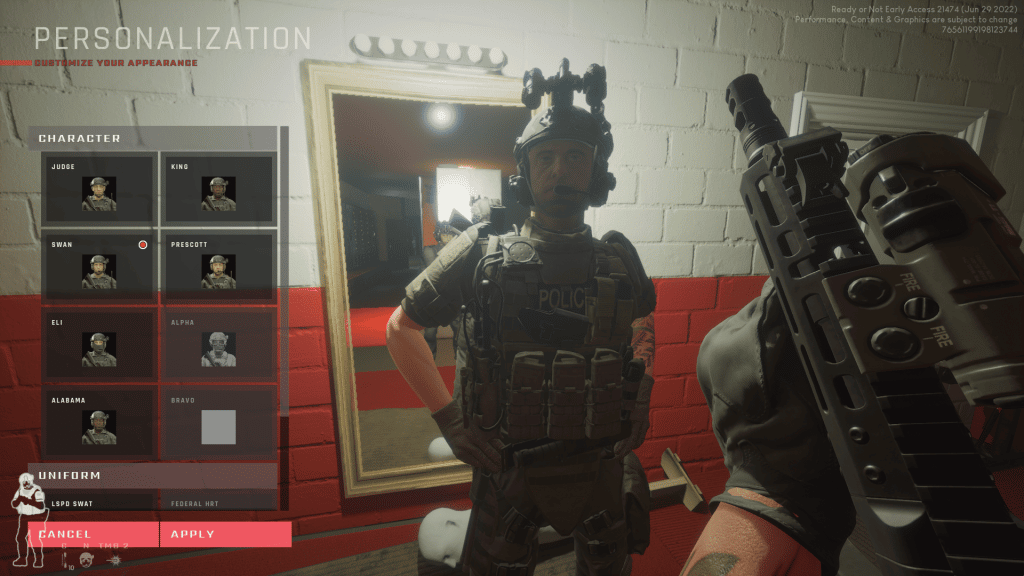Apply the selected appearance
The image size is (1024, 576).
tap(225, 534)
